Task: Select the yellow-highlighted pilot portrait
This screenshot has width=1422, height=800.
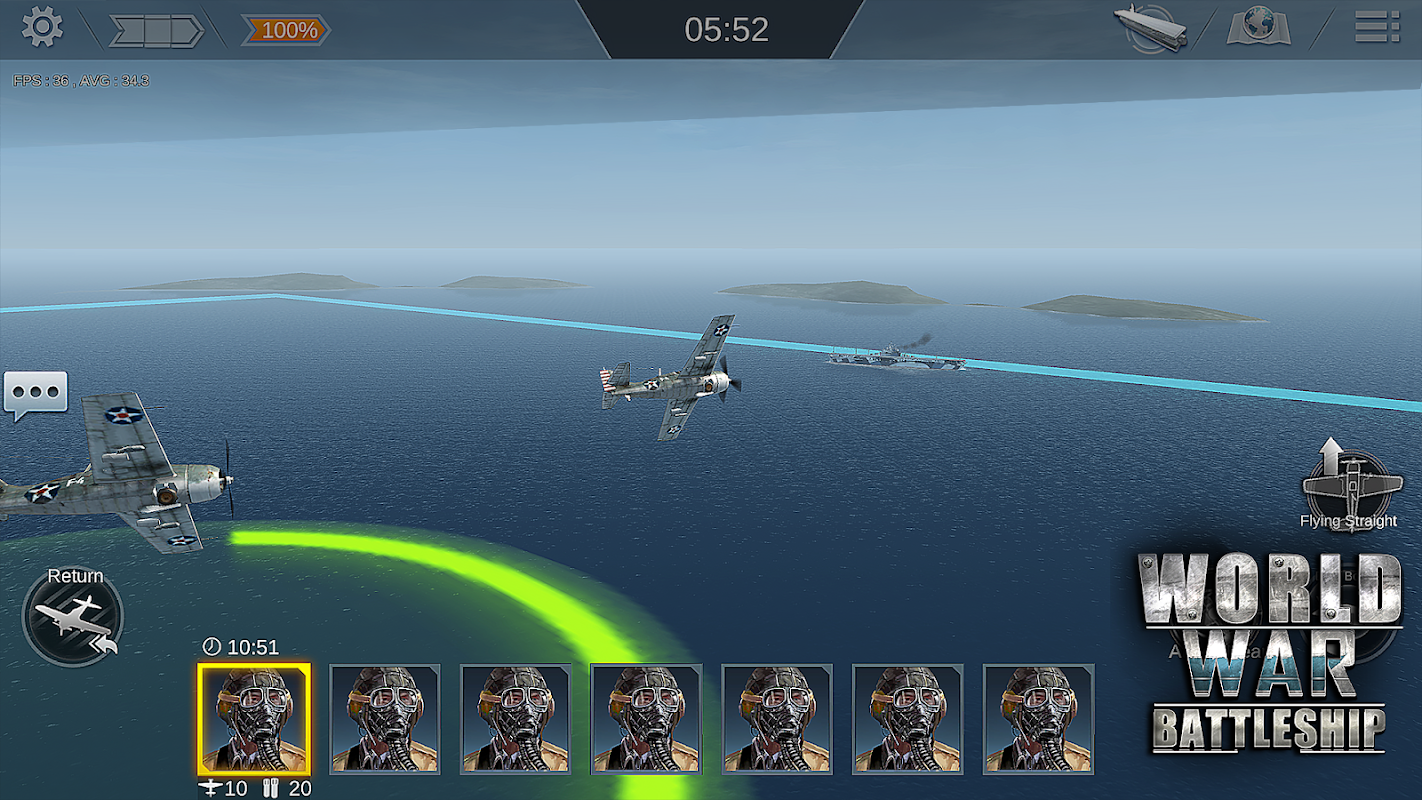Action: click(x=254, y=718)
